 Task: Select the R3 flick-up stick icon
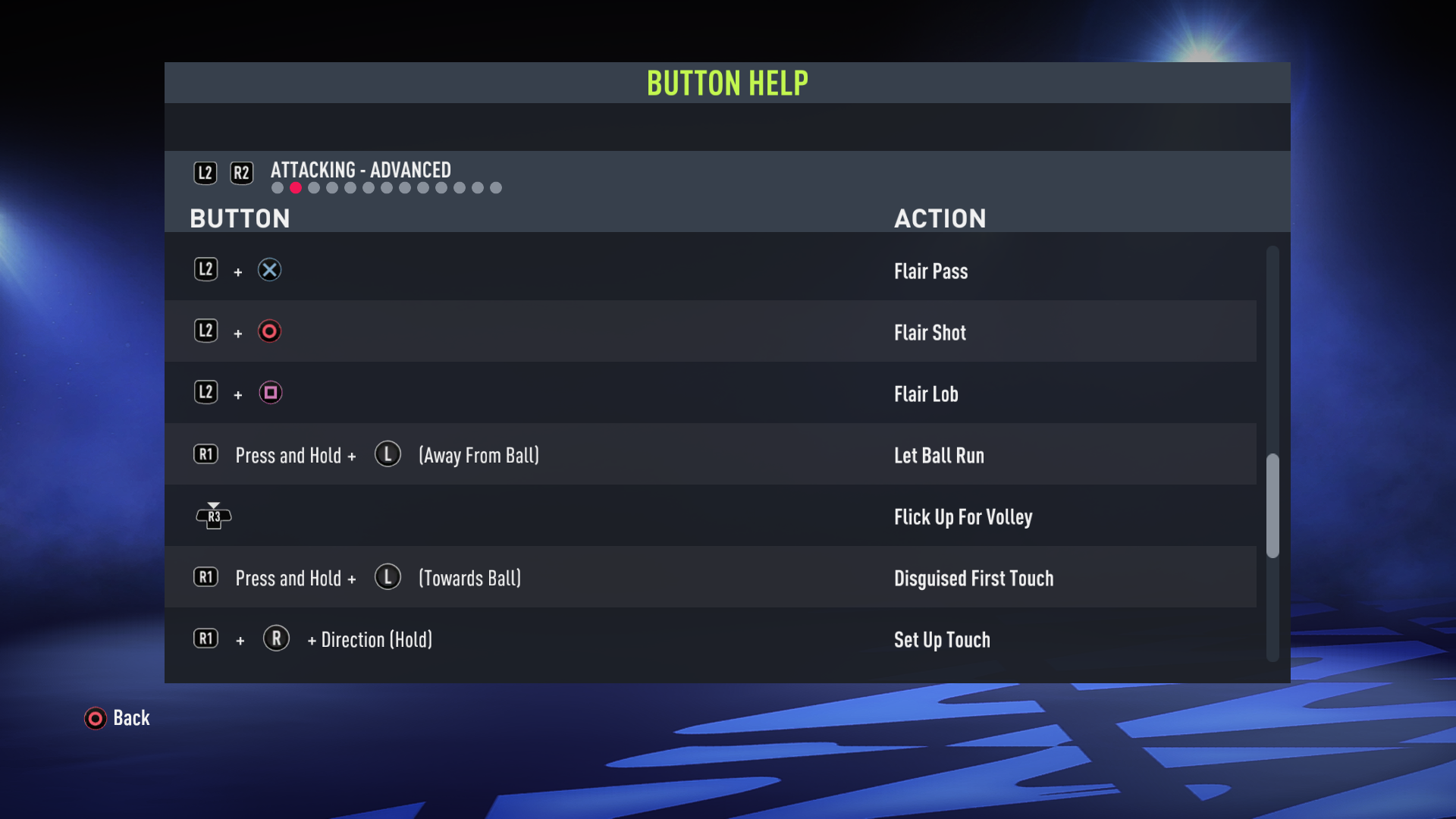click(214, 516)
